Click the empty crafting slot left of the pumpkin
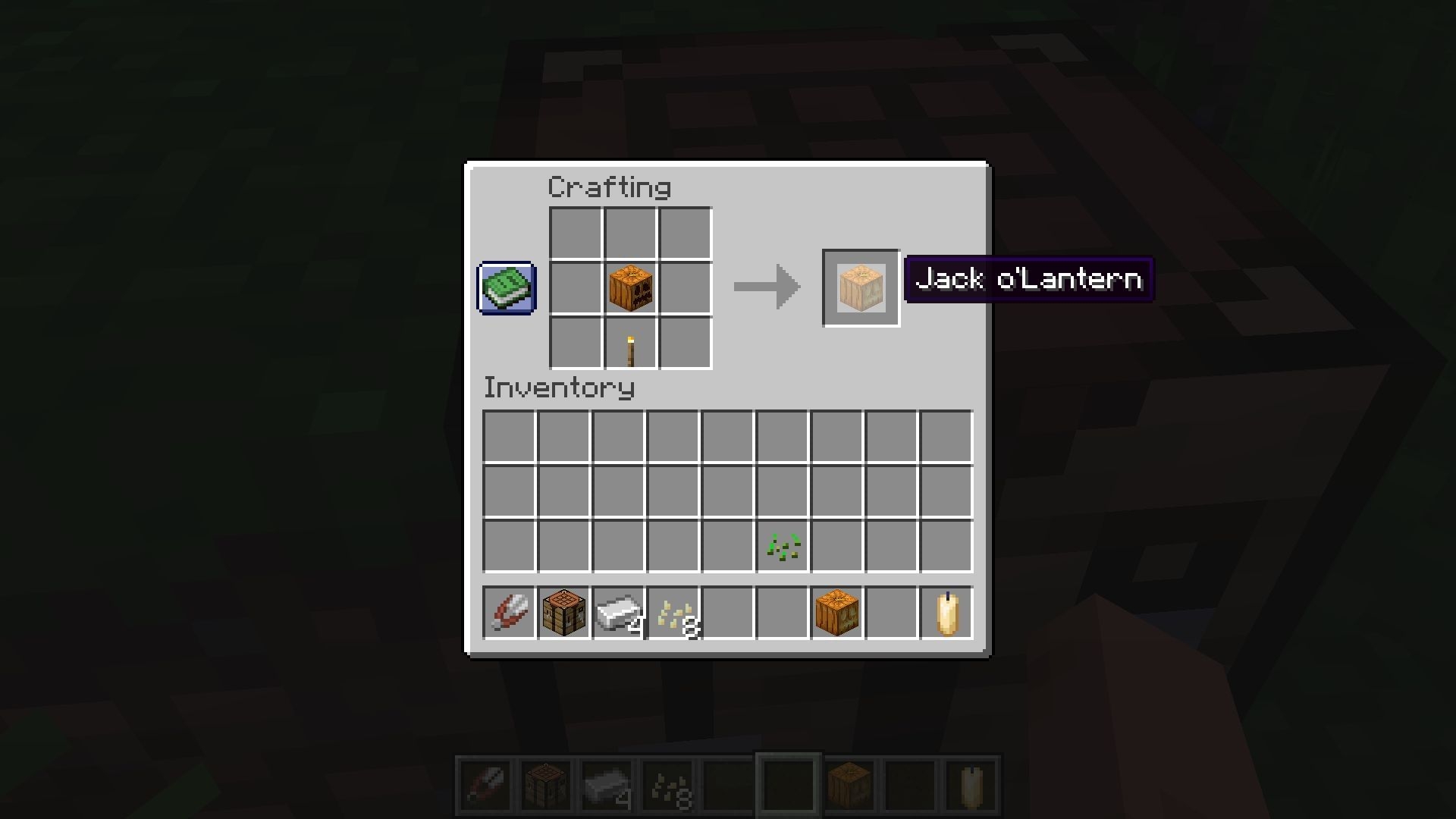1456x819 pixels. 576,287
